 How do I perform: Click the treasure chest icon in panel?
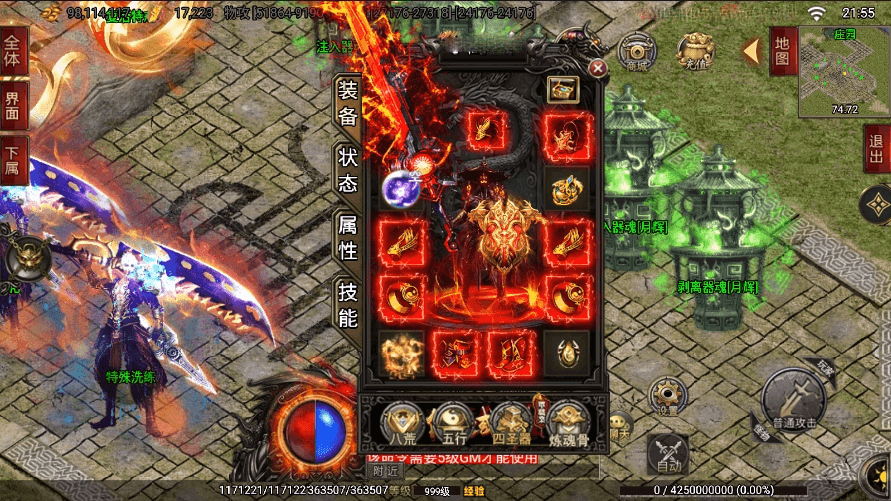[562, 88]
